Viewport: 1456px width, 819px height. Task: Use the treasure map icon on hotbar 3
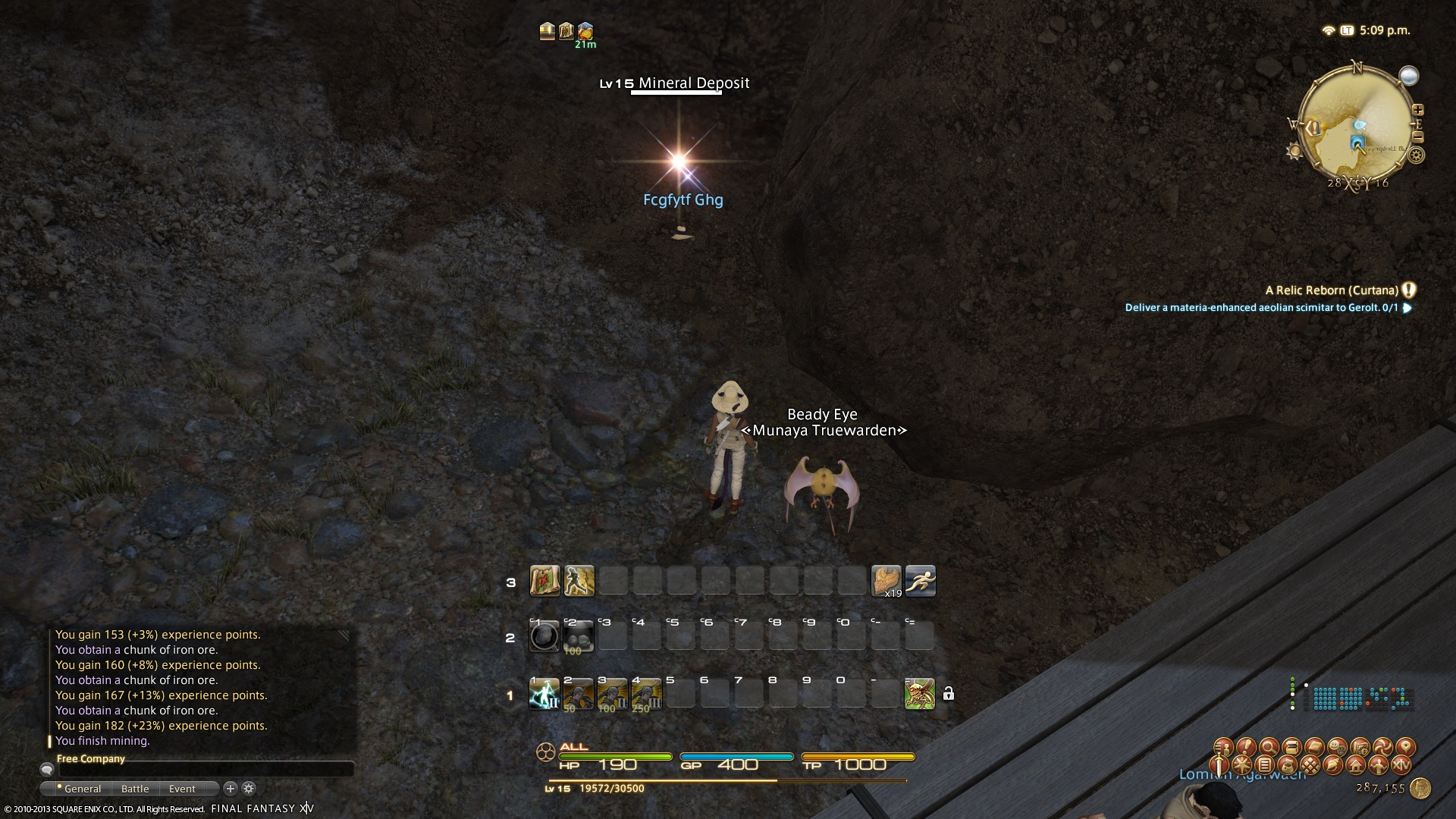[x=544, y=582]
